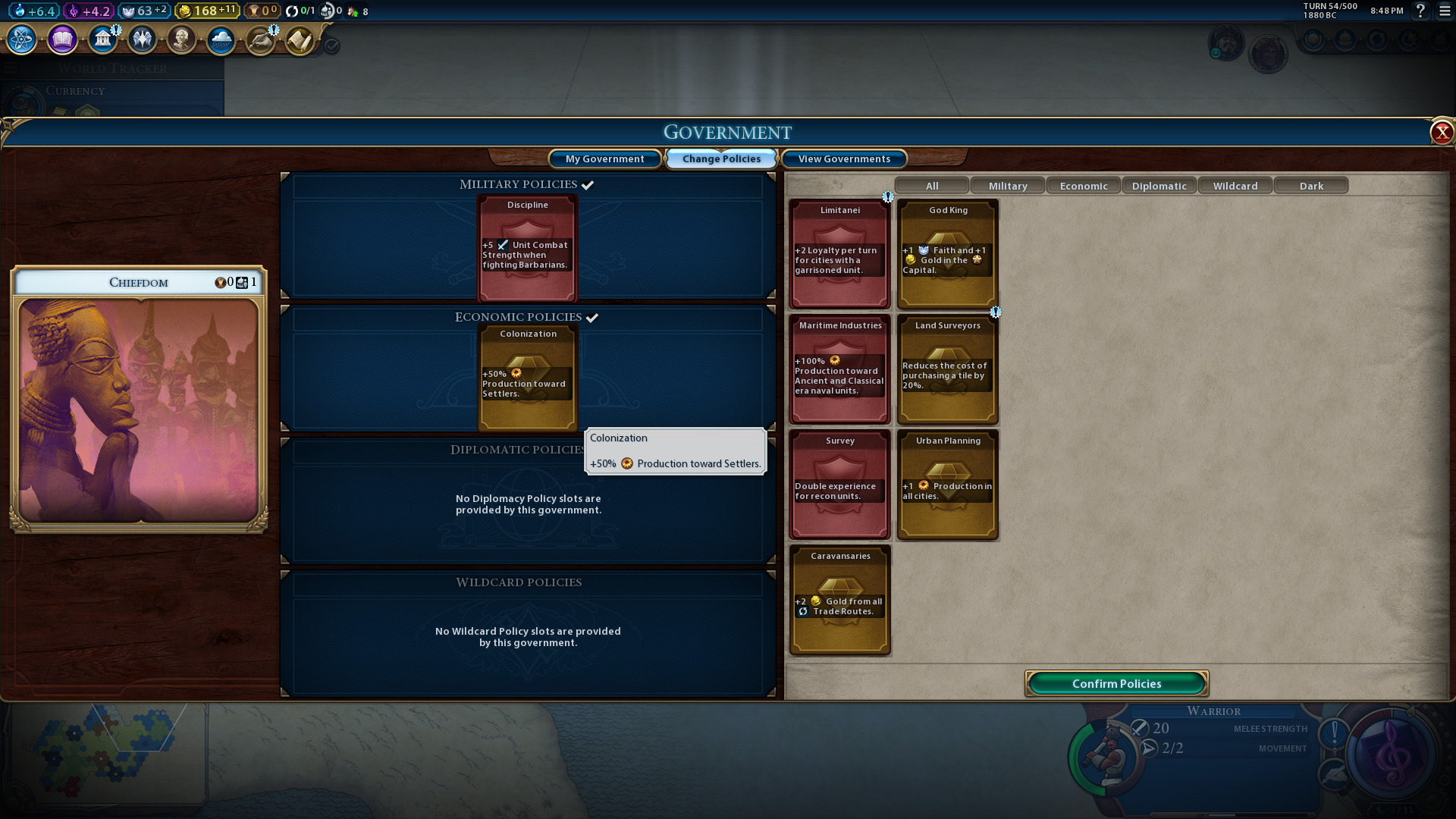Open the hamburger game menu
The width and height of the screenshot is (1456, 819).
pyautogui.click(x=1444, y=11)
